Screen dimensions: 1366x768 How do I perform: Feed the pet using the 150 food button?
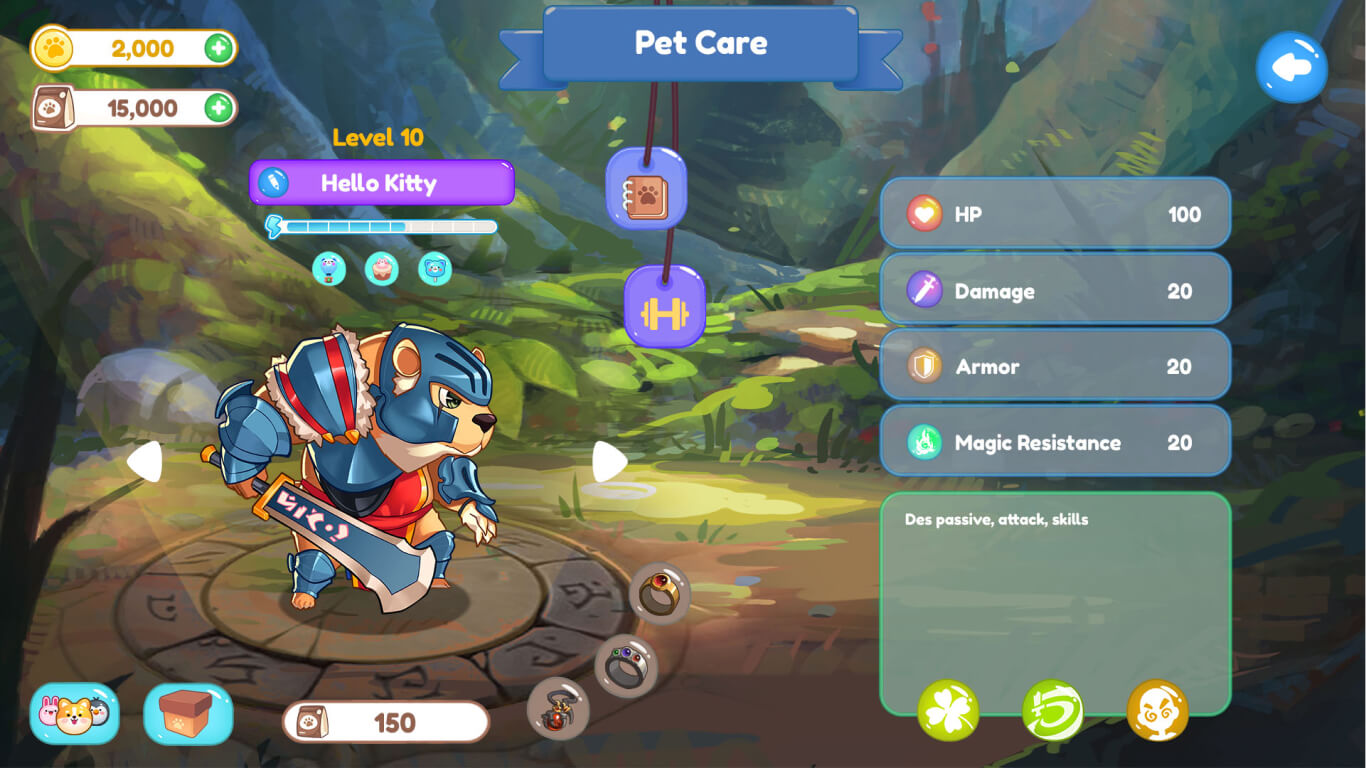click(386, 722)
